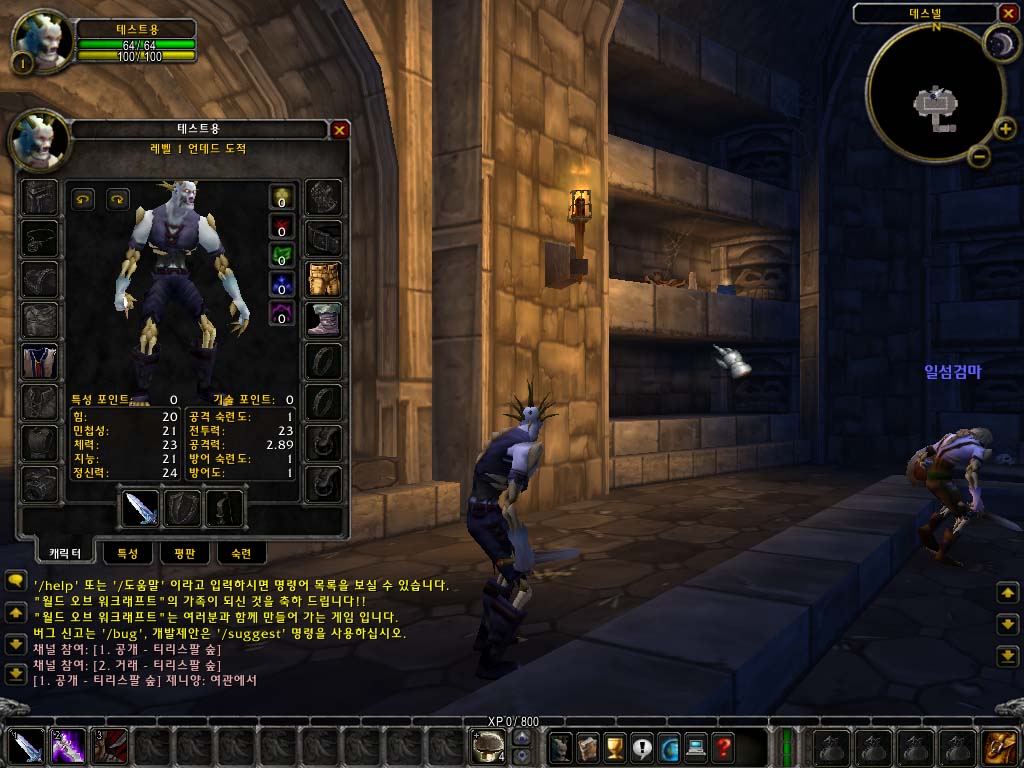Select the 숙련 tab
Viewport: 1024px width, 768px height.
(x=241, y=552)
